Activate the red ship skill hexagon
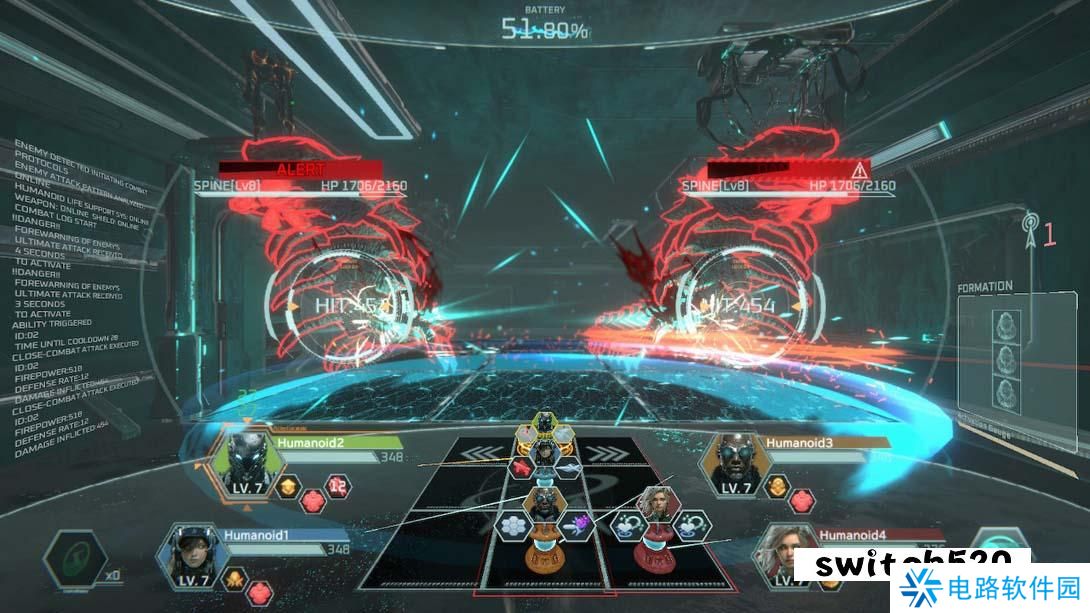This screenshot has height=613, width=1090. pos(521,466)
